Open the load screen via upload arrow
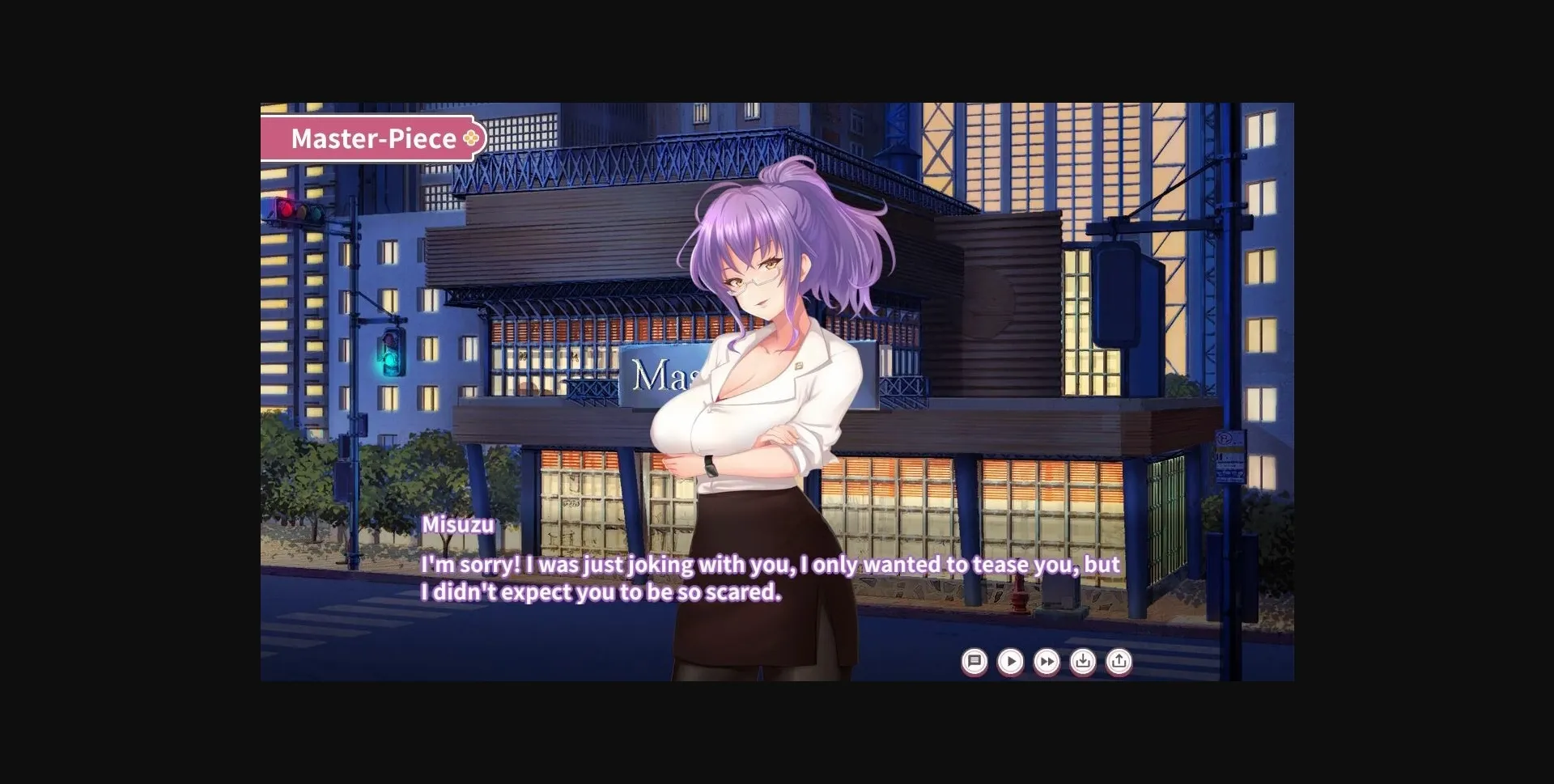The height and width of the screenshot is (784, 1554). tap(1118, 662)
